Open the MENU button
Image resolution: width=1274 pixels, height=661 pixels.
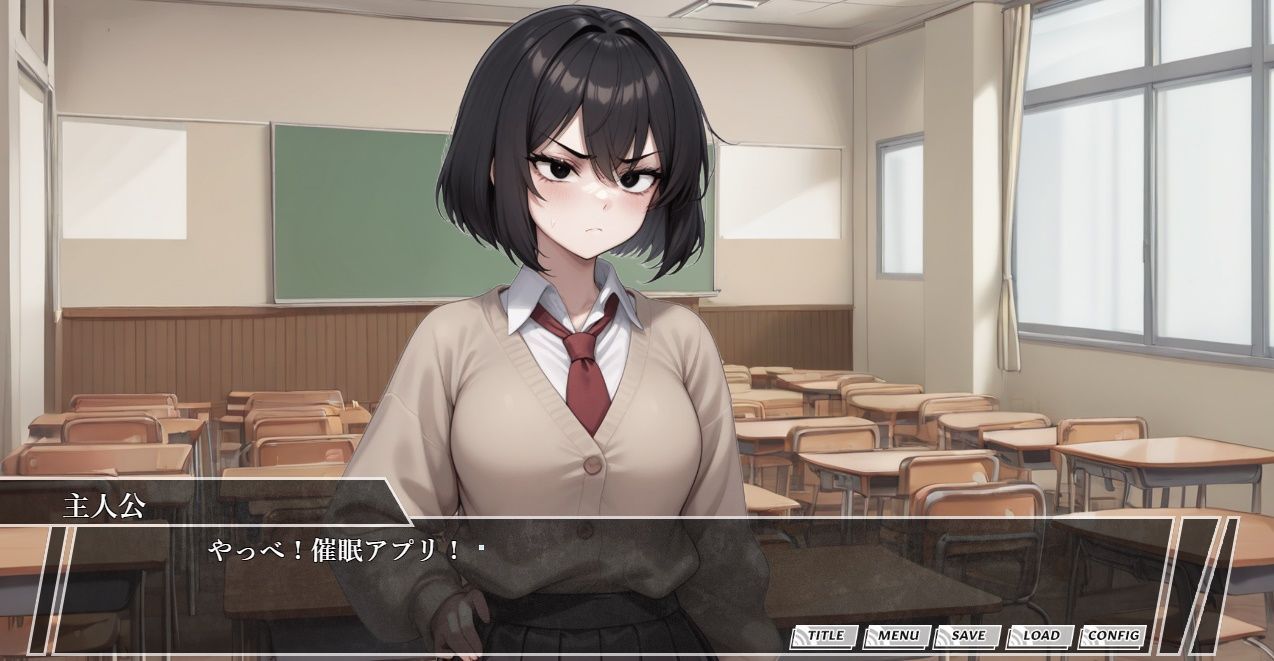pyautogui.click(x=897, y=636)
